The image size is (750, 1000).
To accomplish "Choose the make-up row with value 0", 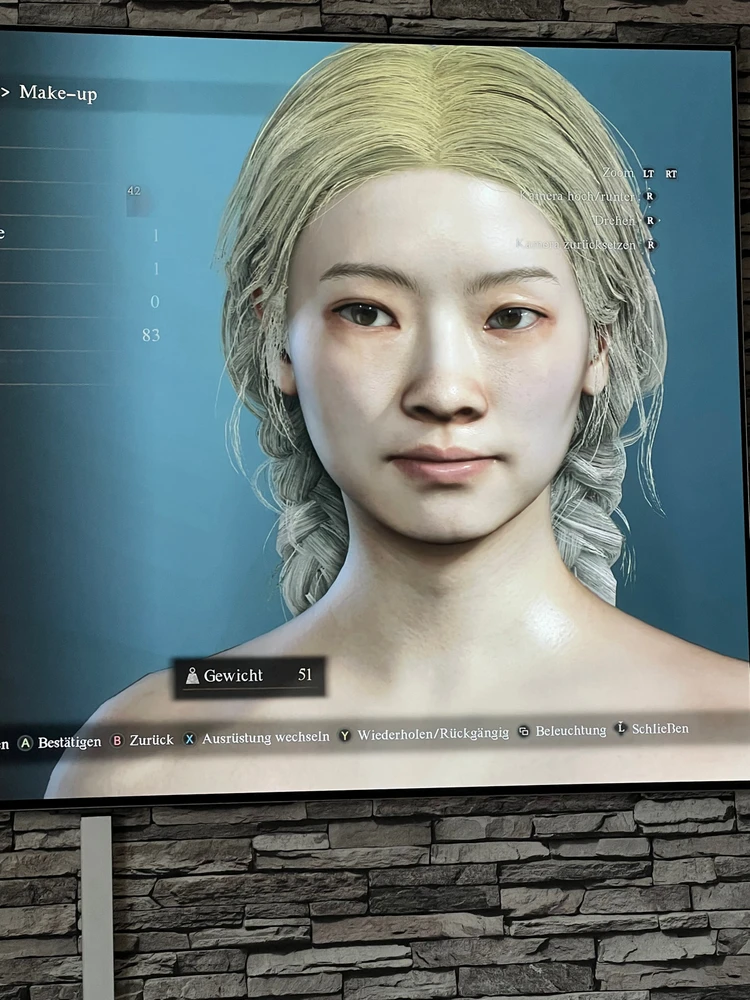I will [x=80, y=302].
